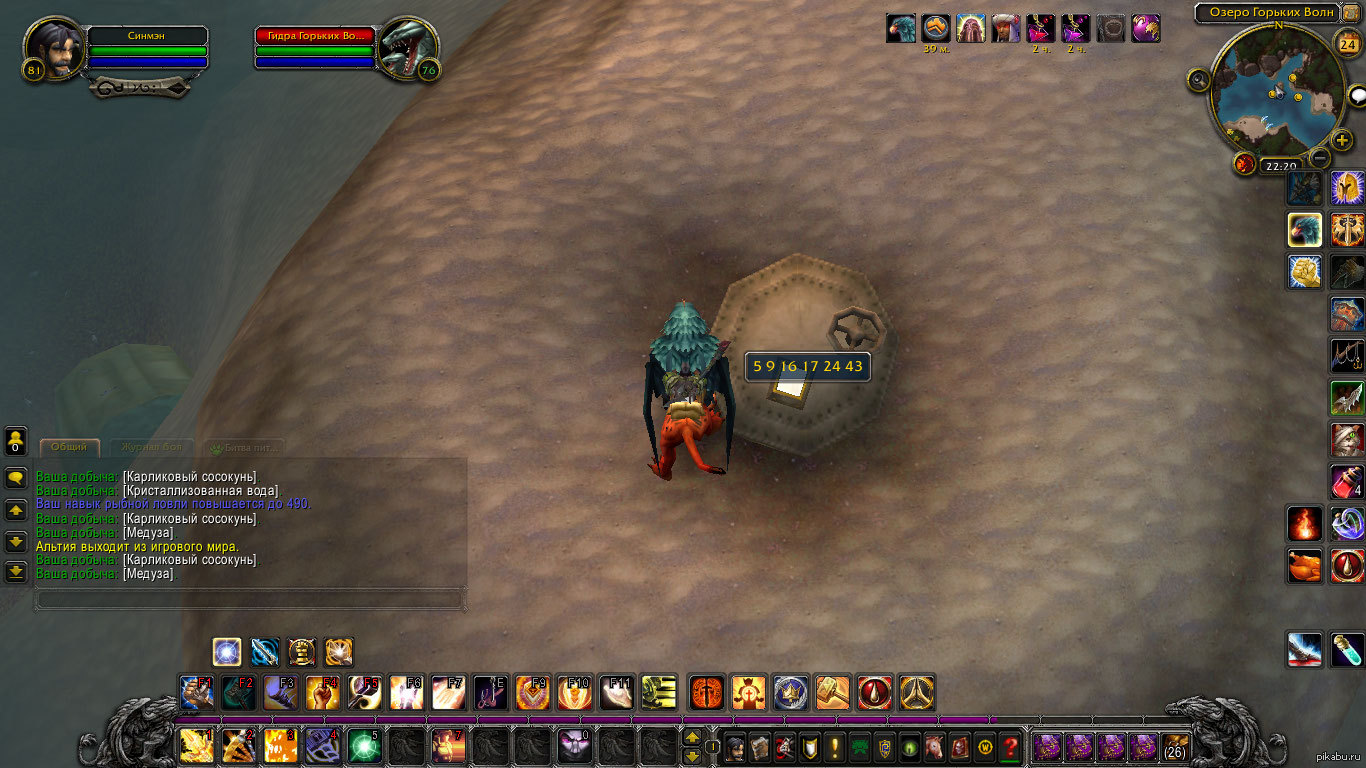Screen dimensions: 1366x768
Task: Use the golden fist ability on side bar
Action: (1304, 270)
